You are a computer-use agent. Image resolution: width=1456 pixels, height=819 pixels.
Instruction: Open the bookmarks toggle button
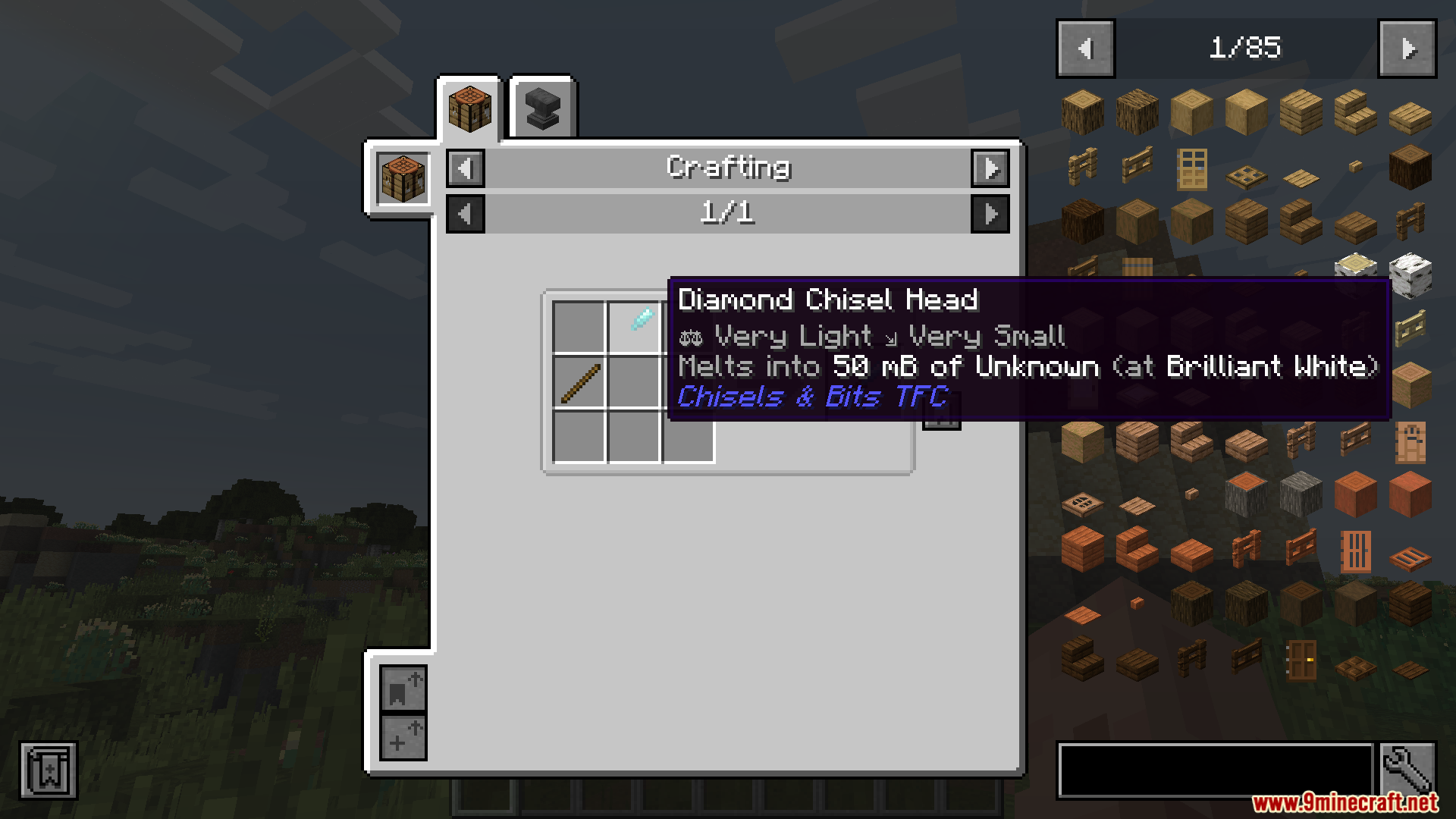pos(48,770)
